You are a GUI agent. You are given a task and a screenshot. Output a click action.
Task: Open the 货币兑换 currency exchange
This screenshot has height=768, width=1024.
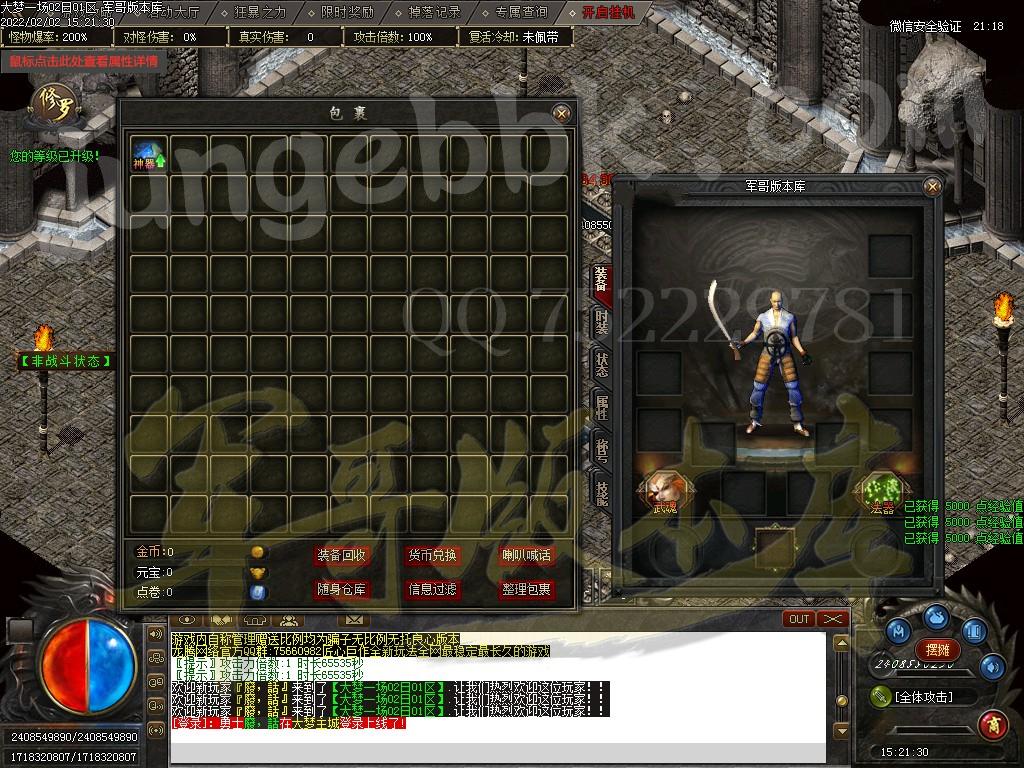[433, 556]
